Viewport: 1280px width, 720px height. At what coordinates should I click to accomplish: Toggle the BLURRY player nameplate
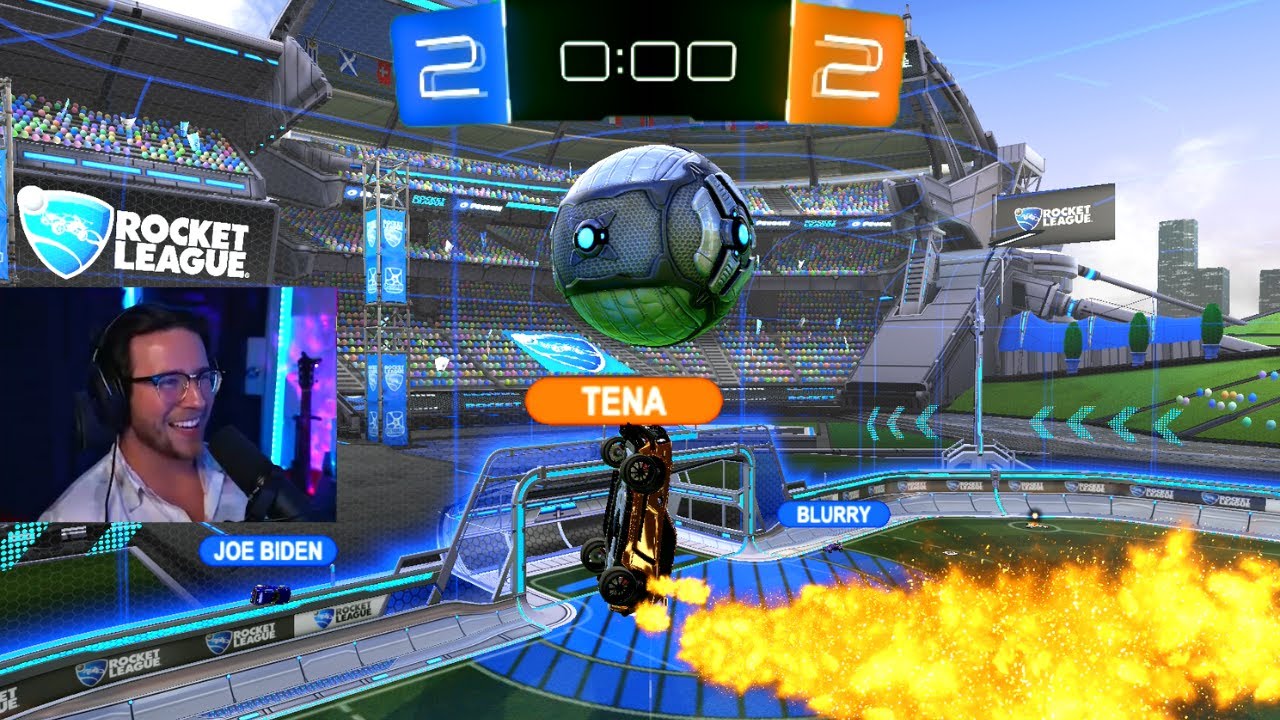tap(834, 512)
